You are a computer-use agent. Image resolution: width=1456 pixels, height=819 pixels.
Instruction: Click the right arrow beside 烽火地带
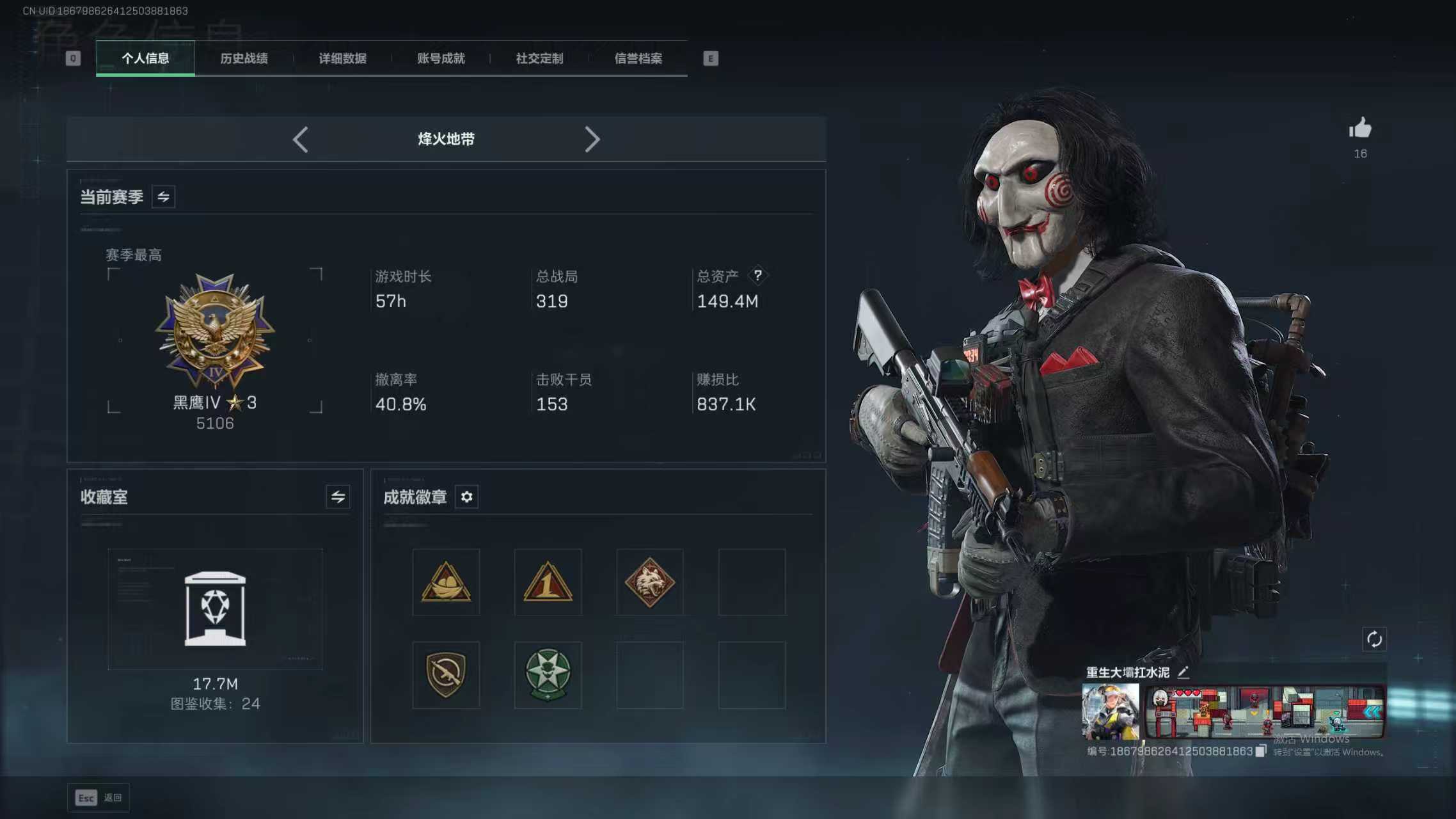pos(592,139)
